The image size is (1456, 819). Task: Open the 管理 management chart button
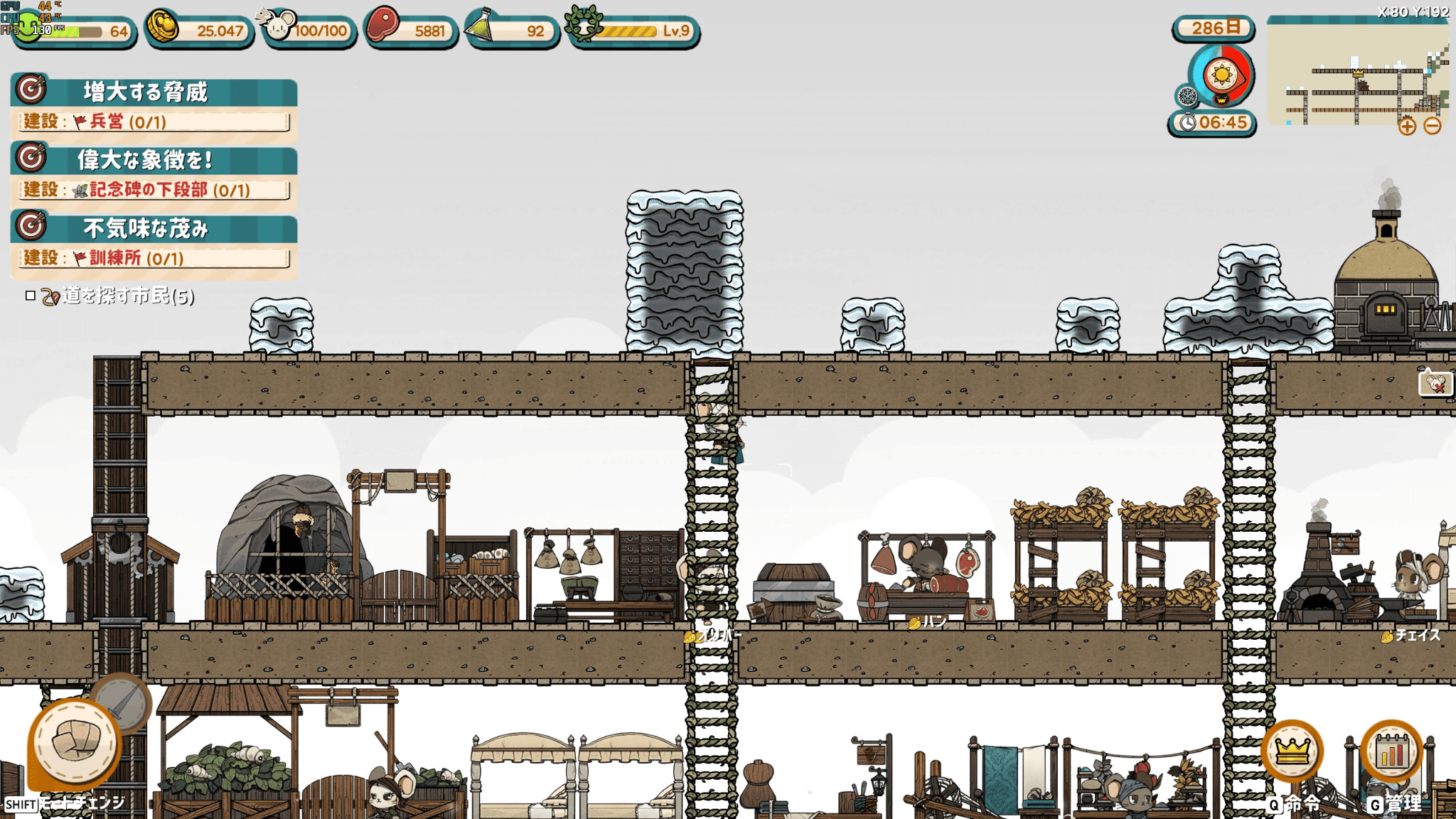point(1391,751)
